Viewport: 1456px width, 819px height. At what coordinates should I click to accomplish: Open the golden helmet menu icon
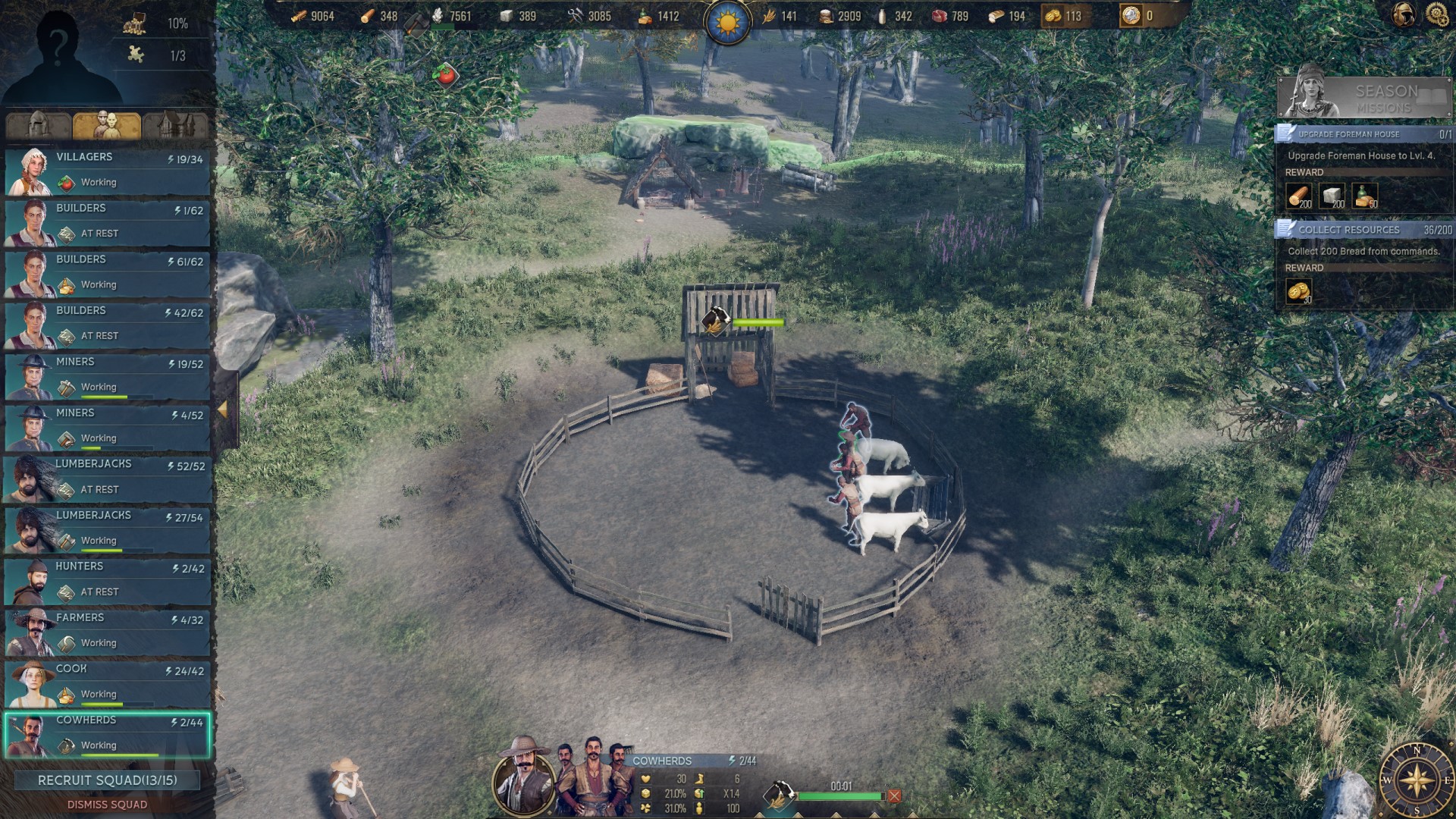1403,14
